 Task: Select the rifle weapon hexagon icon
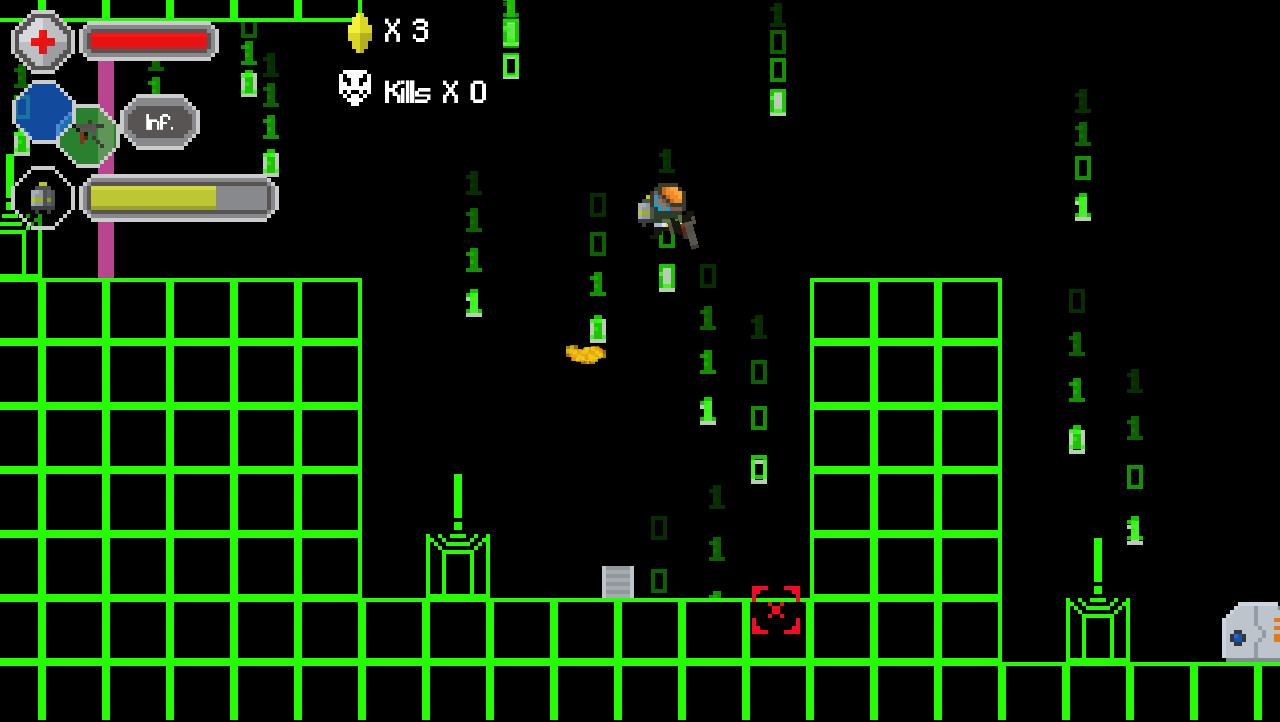88,133
